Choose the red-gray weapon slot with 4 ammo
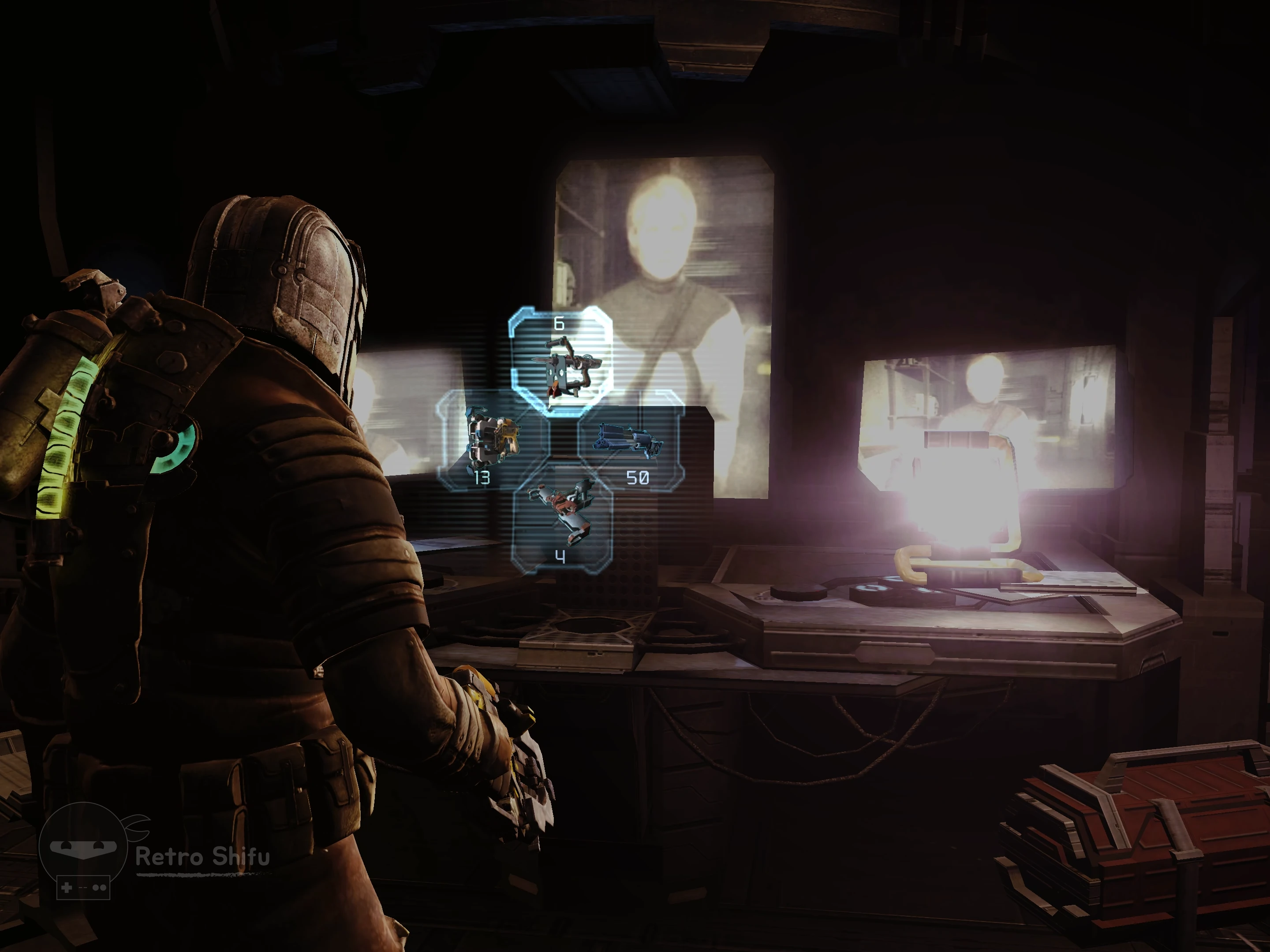This screenshot has width=1270, height=952. pos(561,519)
